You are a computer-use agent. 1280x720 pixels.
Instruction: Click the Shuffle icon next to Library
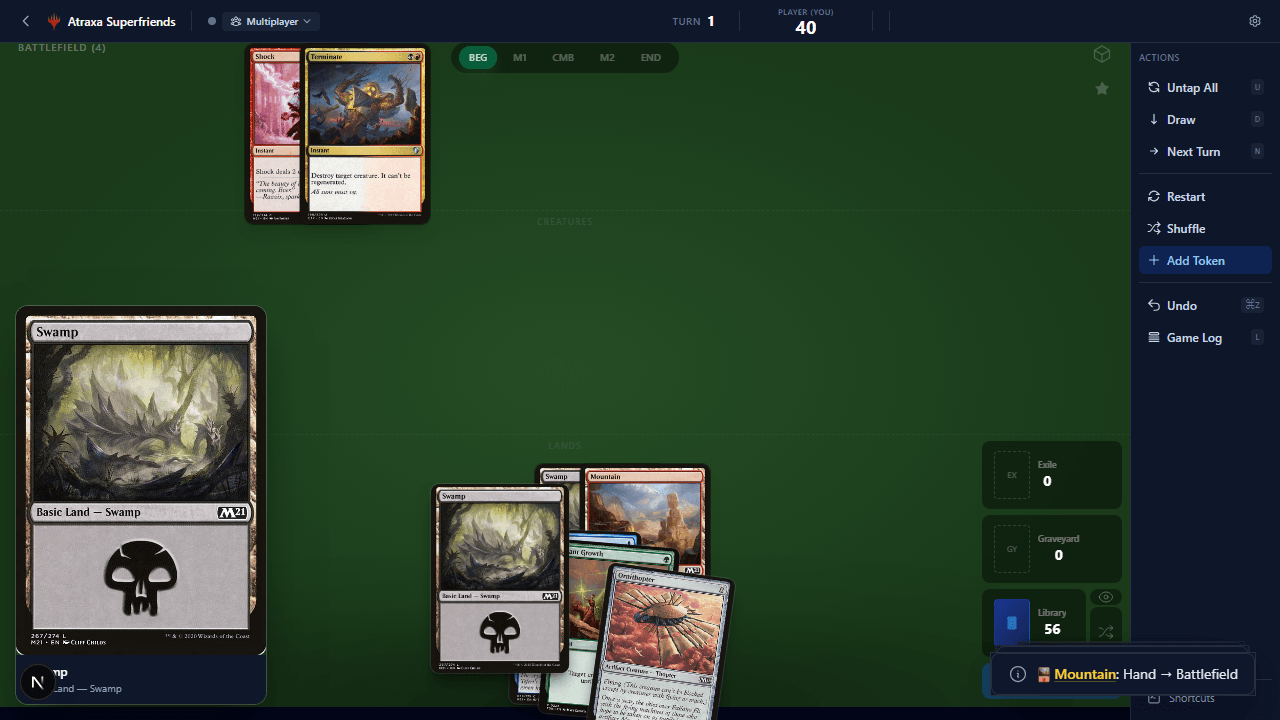pos(1106,632)
